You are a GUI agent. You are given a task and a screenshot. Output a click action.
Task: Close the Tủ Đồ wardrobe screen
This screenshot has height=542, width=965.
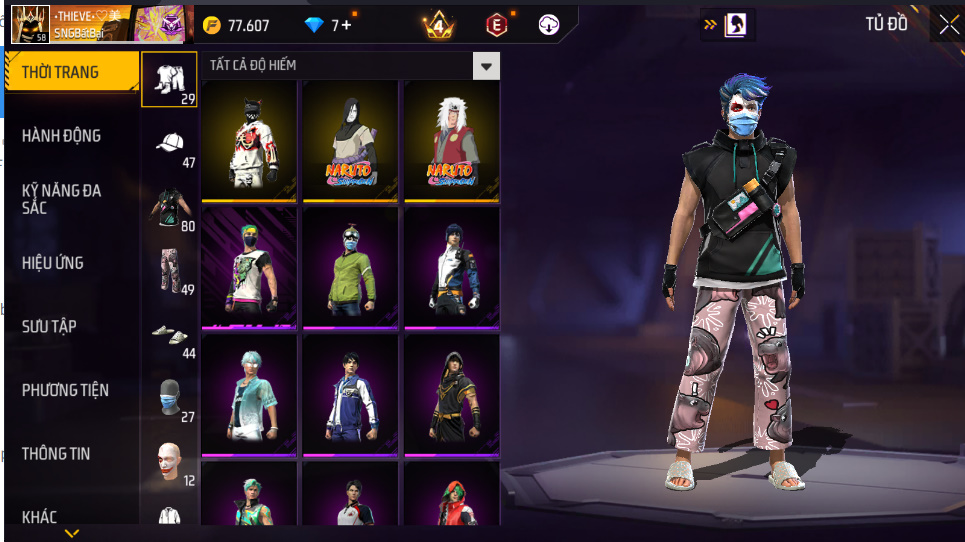point(947,25)
